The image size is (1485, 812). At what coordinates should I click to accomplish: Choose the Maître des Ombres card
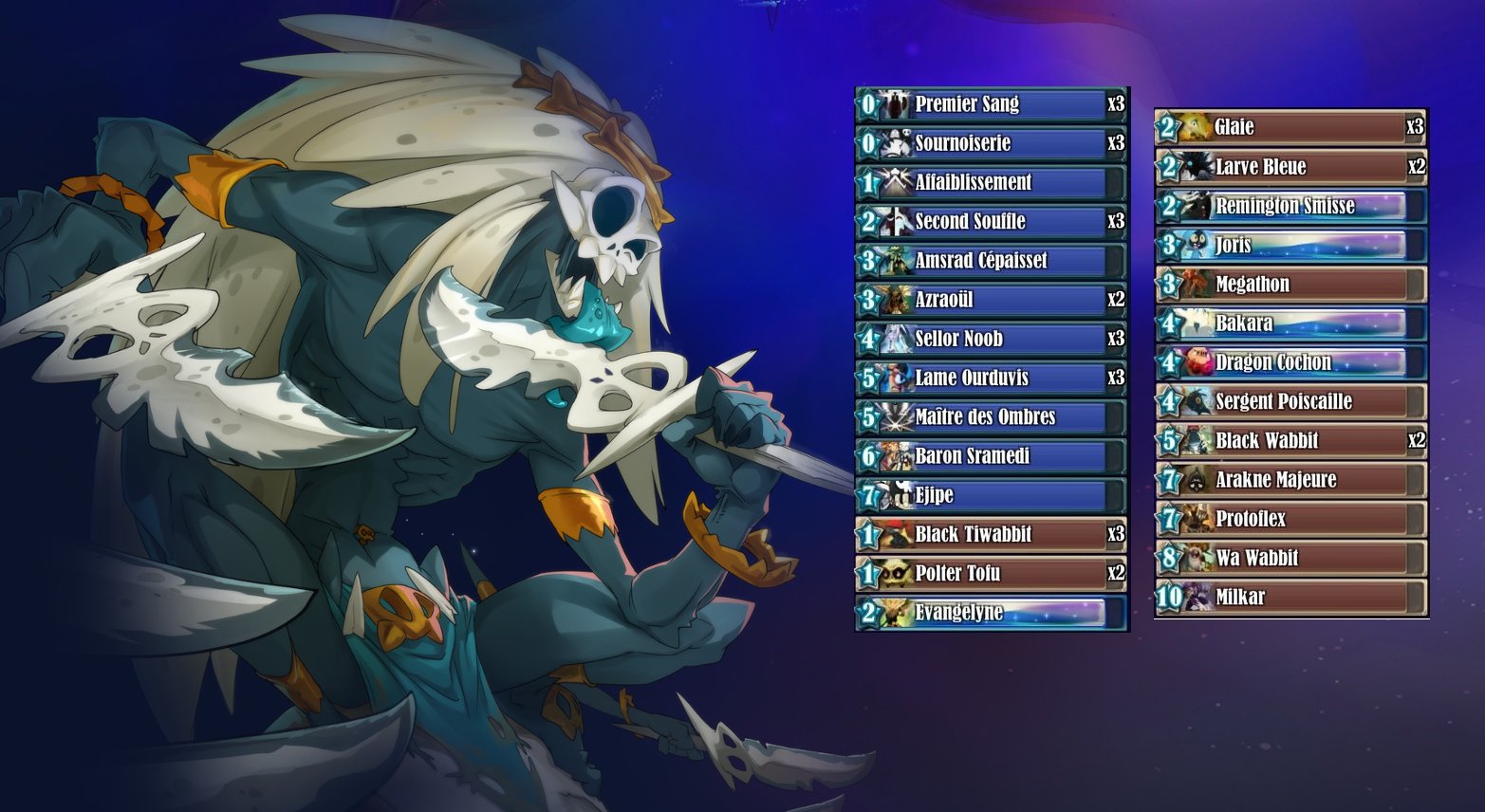(x=992, y=416)
